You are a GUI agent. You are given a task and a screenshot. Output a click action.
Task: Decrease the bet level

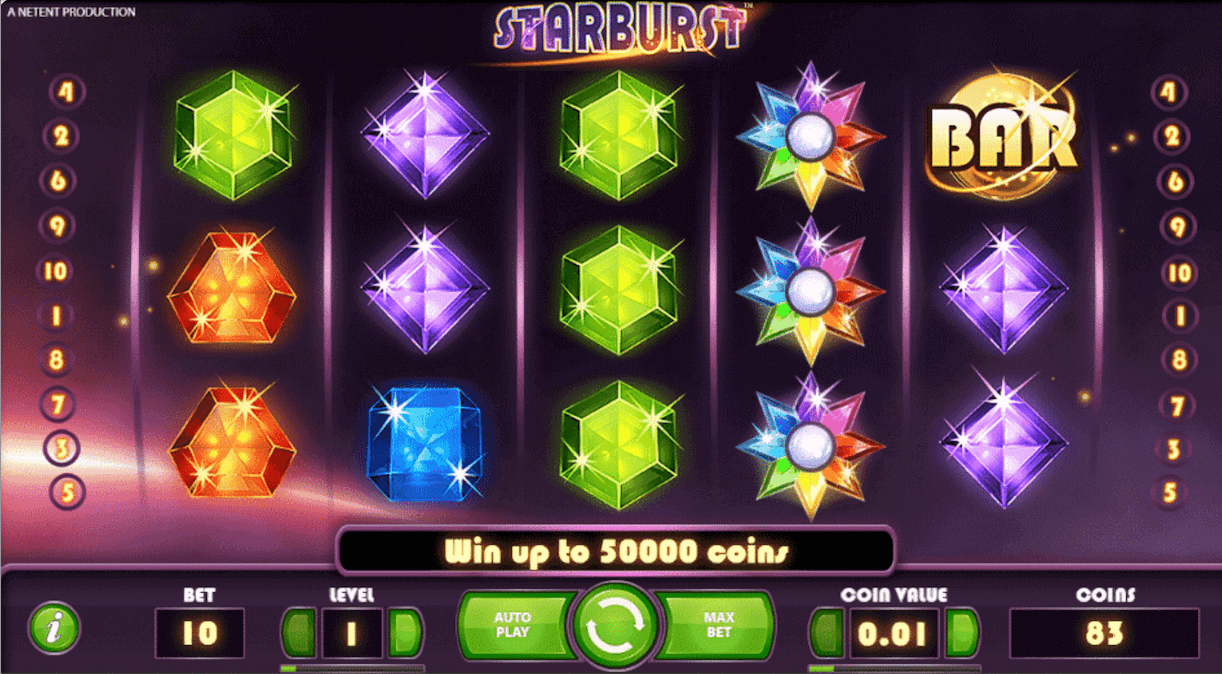tap(299, 633)
